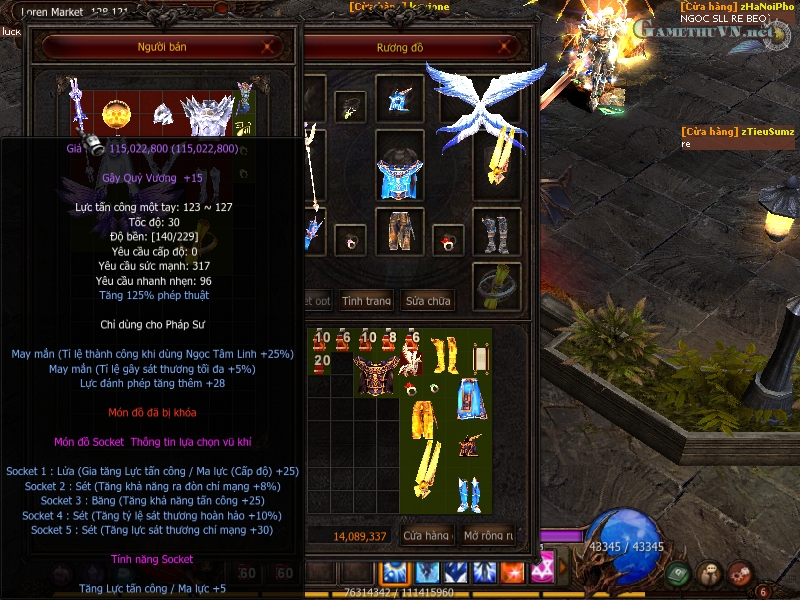The width and height of the screenshot is (800, 600).
Task: Open the Cửa hàng shop button
Action: coord(425,536)
